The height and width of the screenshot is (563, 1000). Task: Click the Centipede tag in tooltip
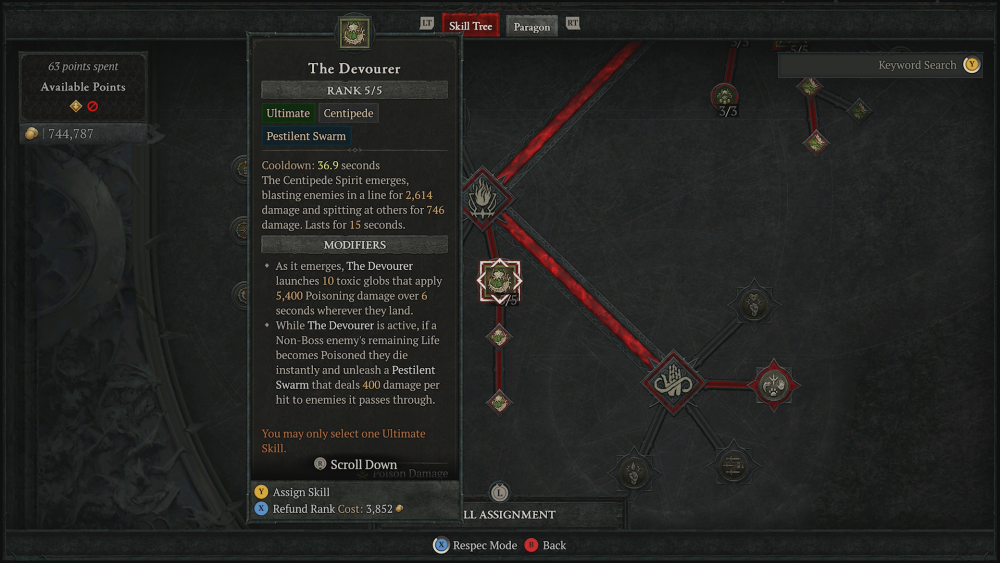pyautogui.click(x=348, y=114)
